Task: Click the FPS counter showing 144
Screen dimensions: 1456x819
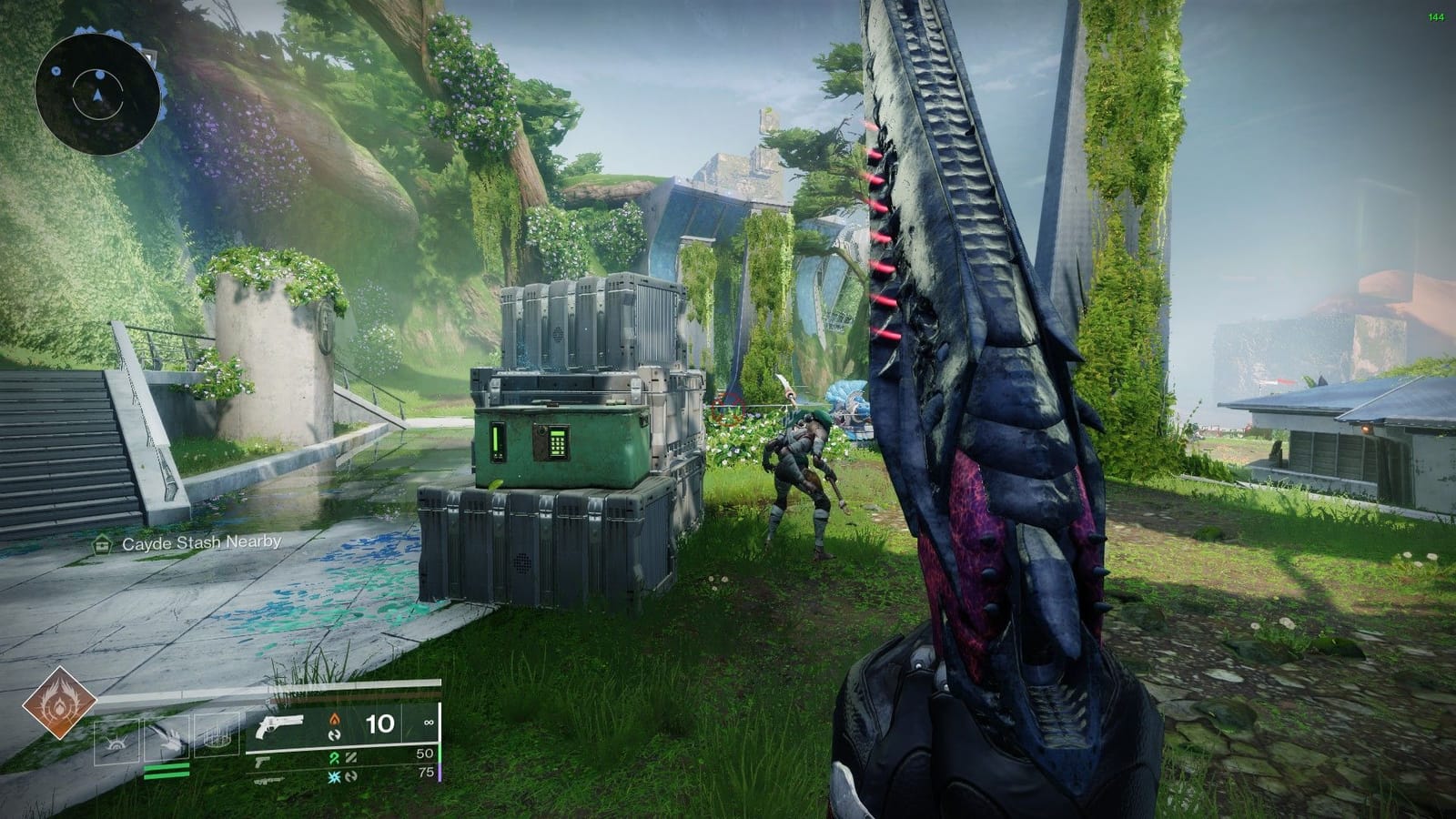Action: coord(1436,15)
